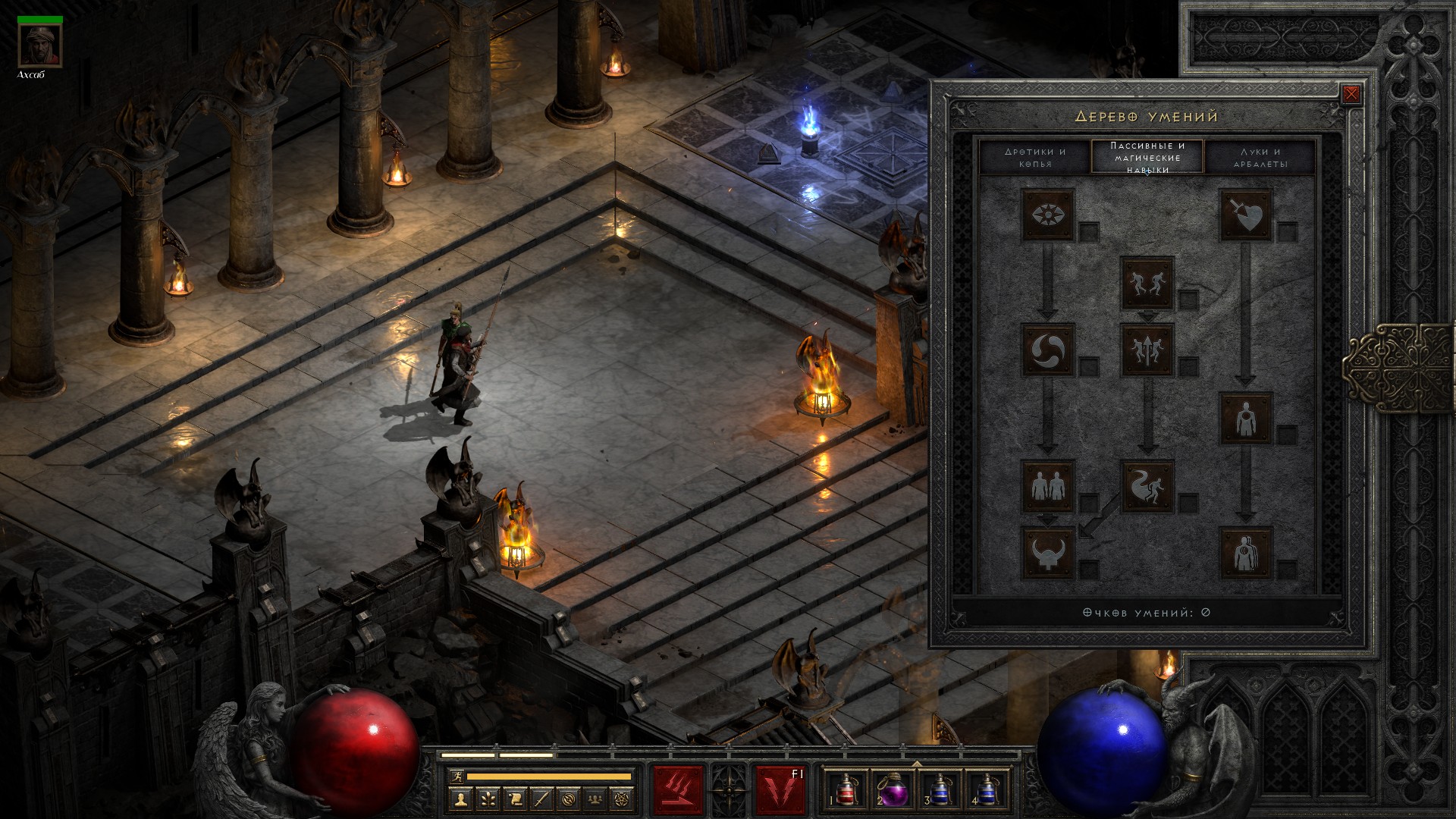
Task: Choose the Avoid skill with arrow
Action: click(x=1147, y=350)
